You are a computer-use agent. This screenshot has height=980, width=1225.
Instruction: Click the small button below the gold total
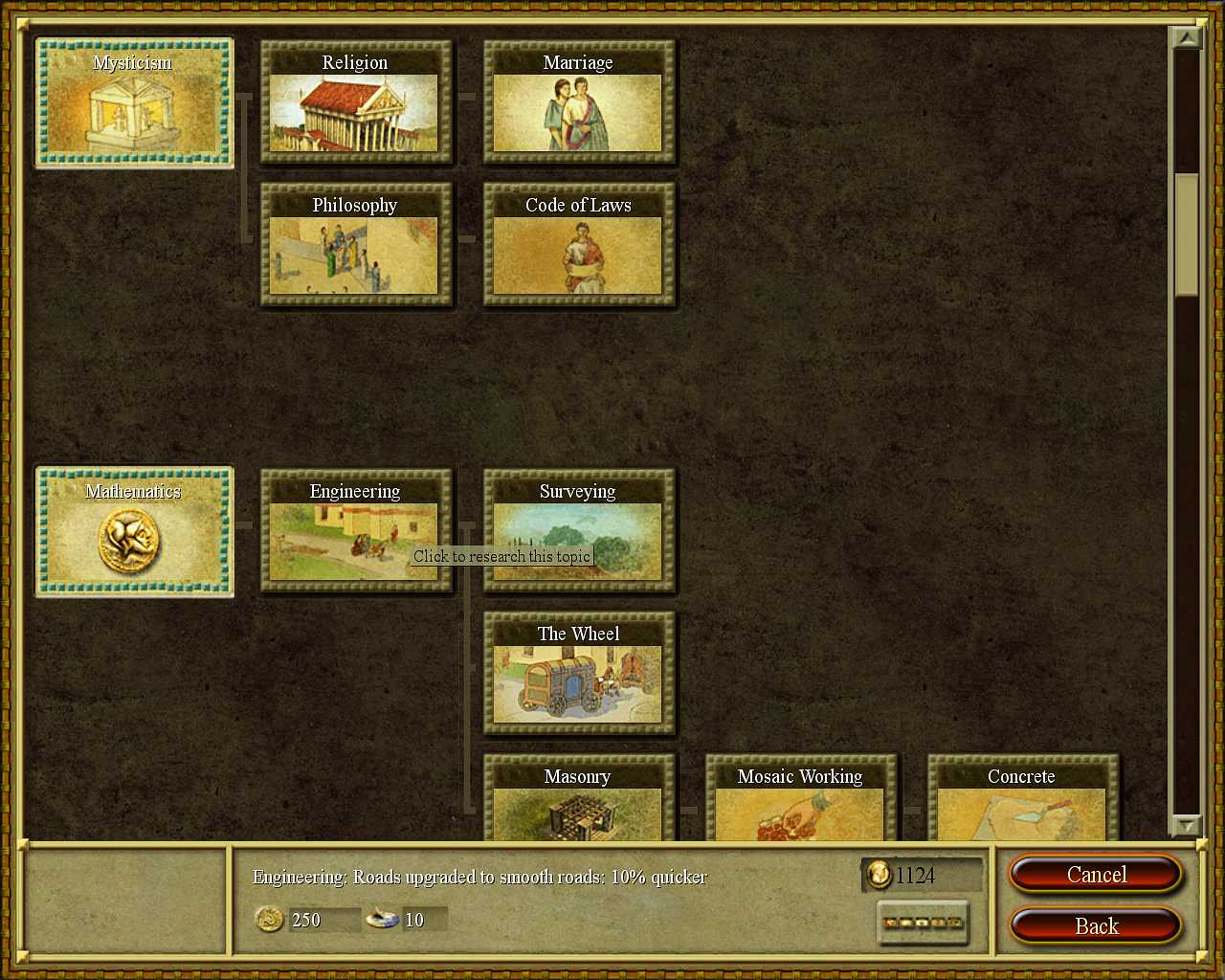pyautogui.click(x=923, y=924)
